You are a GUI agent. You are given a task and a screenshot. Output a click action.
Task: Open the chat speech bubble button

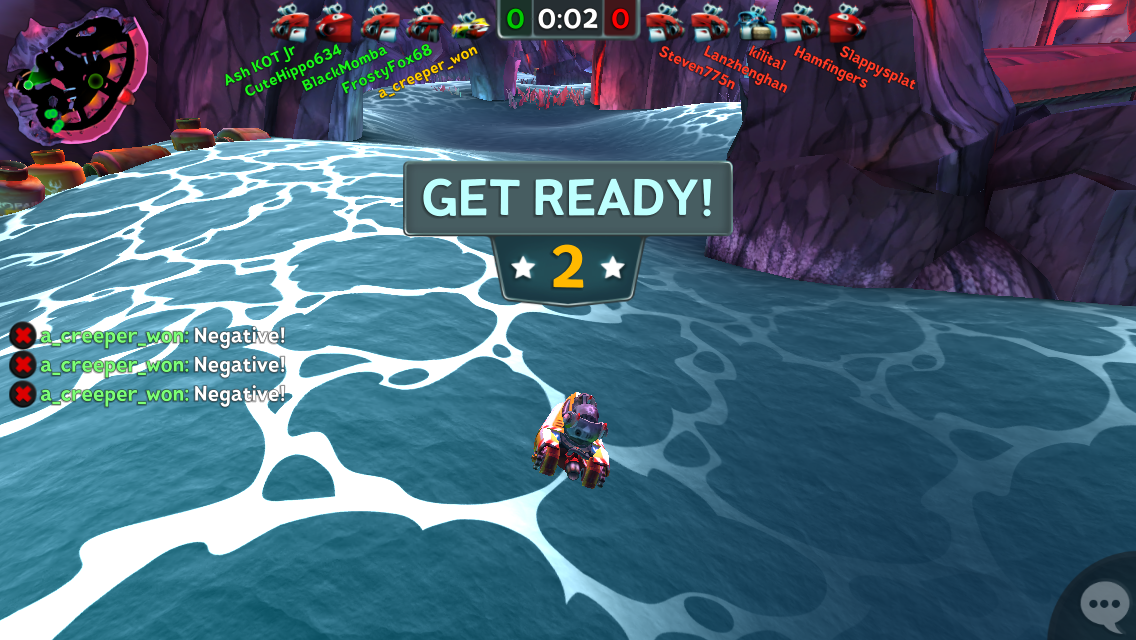(x=1103, y=603)
